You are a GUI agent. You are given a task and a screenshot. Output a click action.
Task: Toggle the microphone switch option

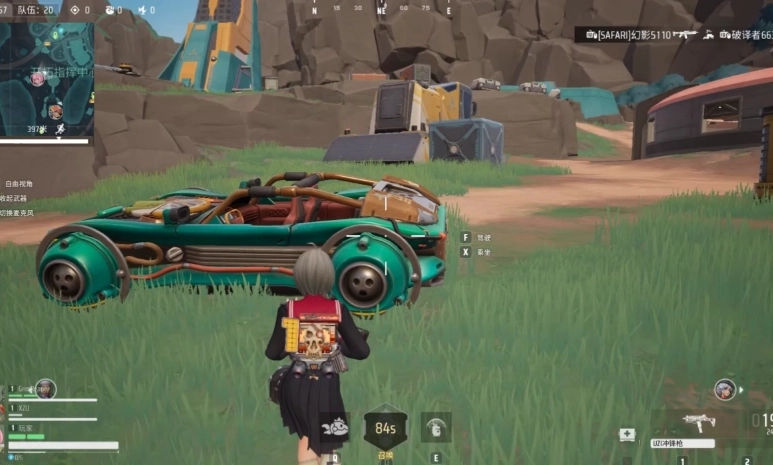click(18, 212)
